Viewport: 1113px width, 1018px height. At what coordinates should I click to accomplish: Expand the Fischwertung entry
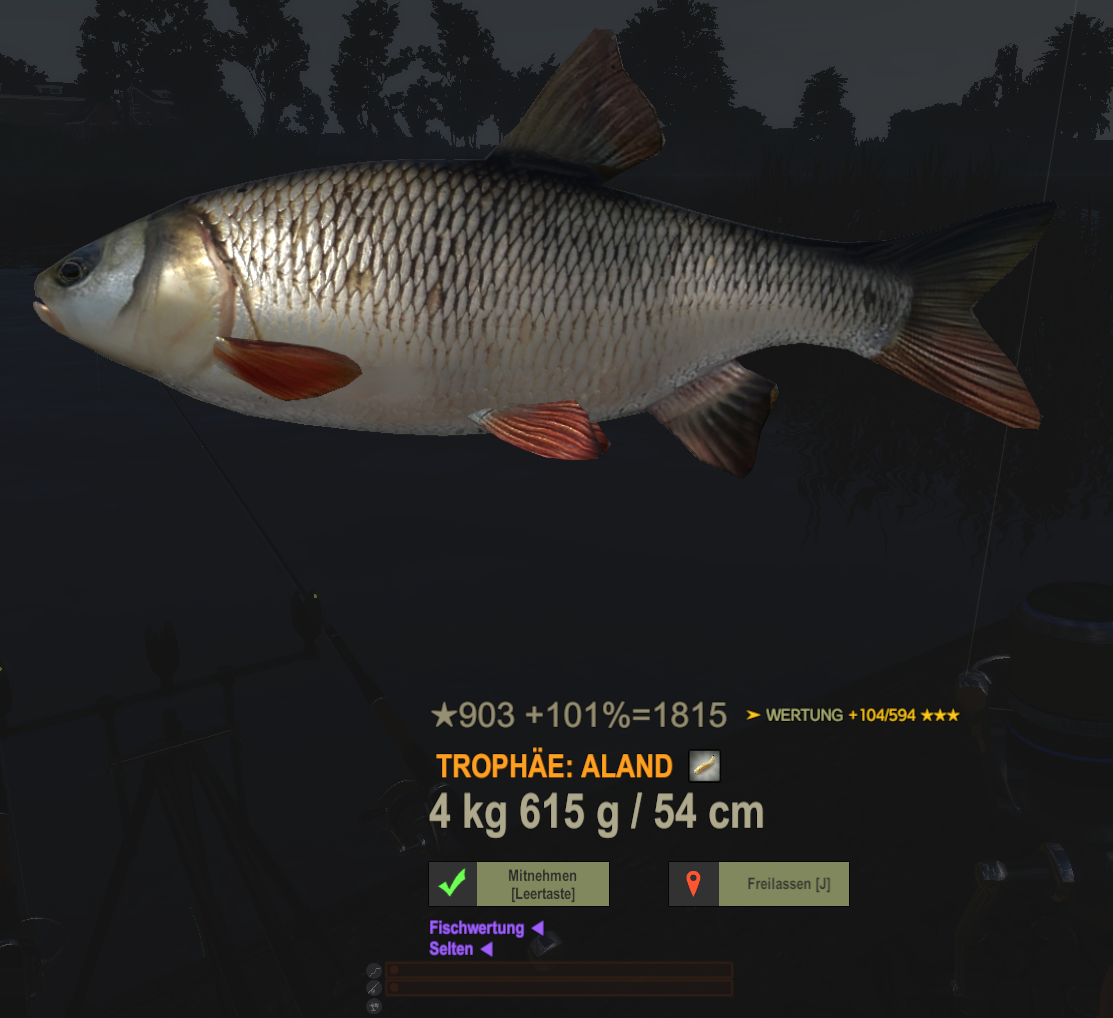point(485,928)
